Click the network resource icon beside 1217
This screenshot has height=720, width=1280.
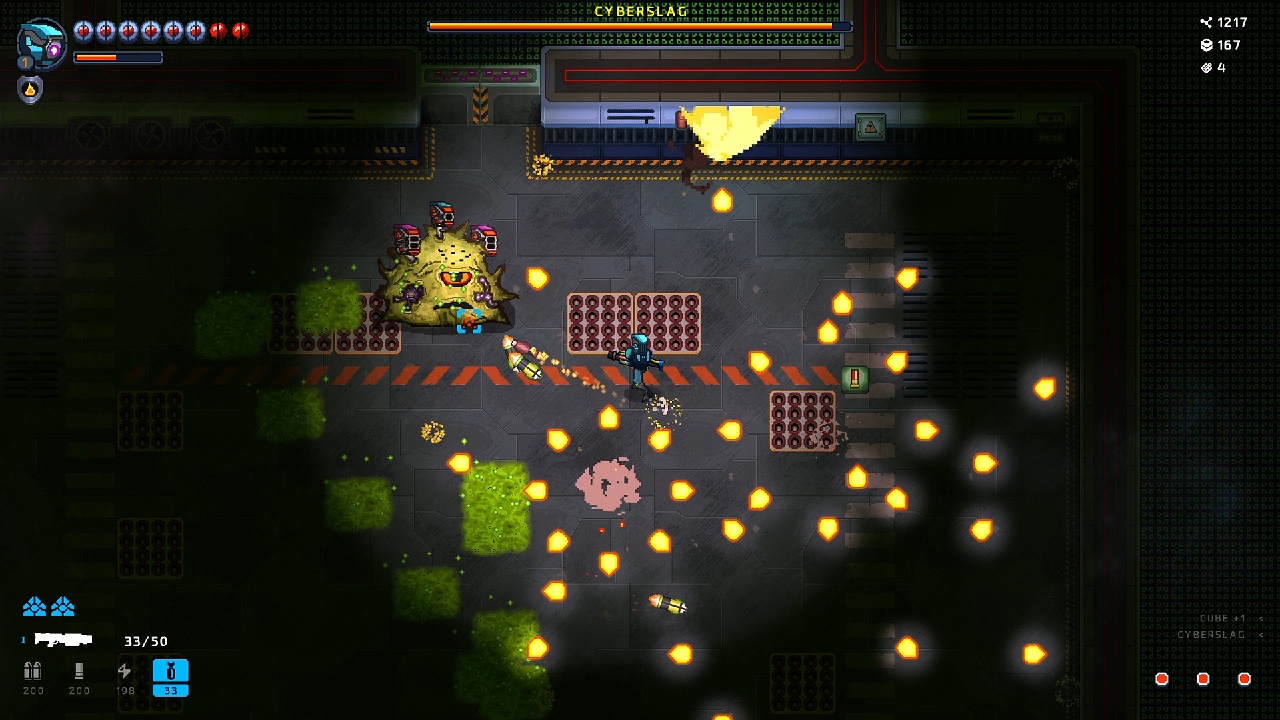1206,22
